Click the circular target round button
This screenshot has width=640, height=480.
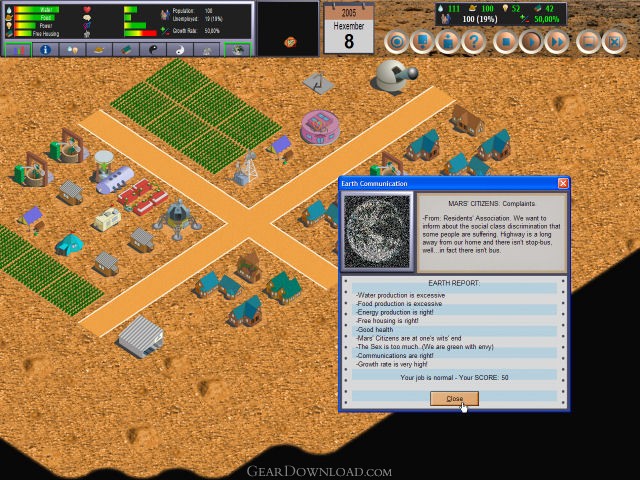coord(397,42)
